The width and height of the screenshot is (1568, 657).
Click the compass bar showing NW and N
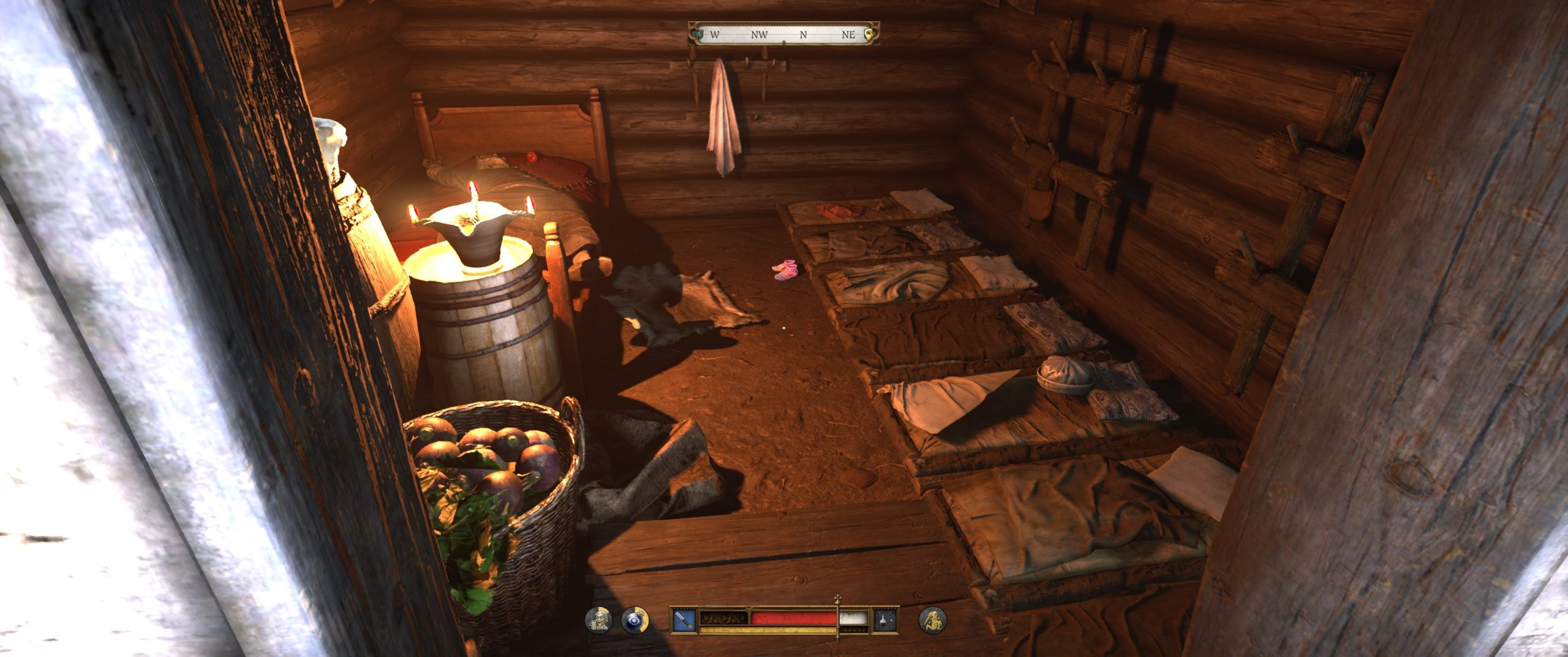tap(783, 34)
